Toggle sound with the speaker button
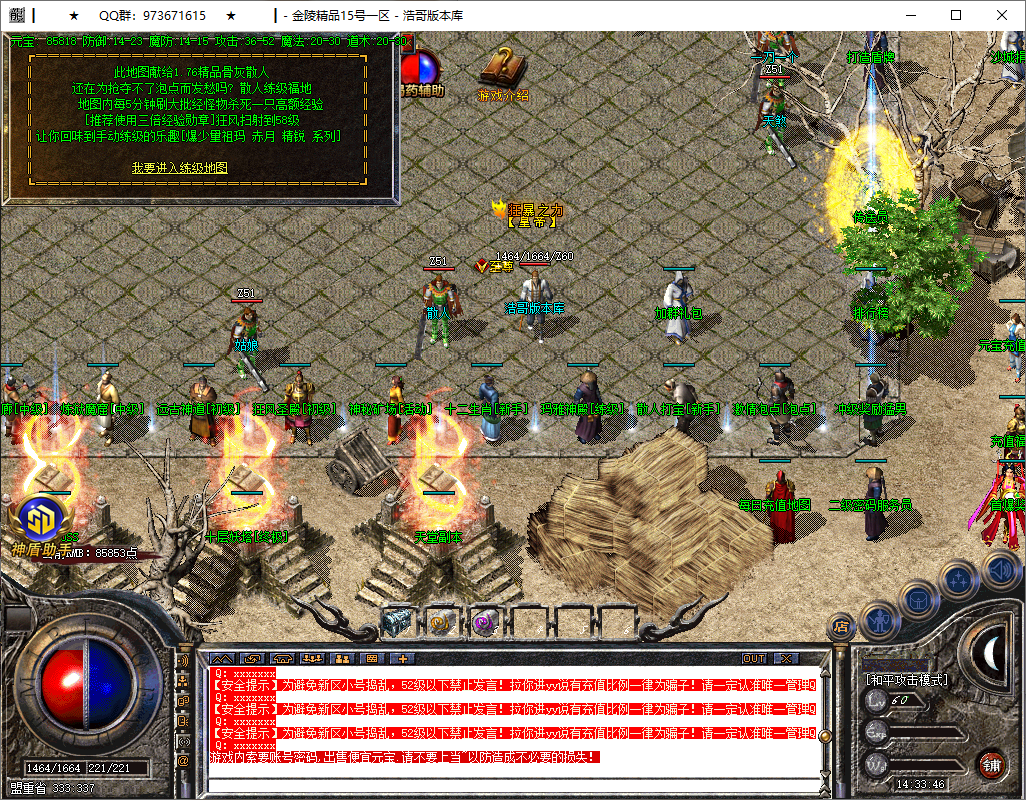Viewport: 1026px width, 800px height. click(999, 570)
